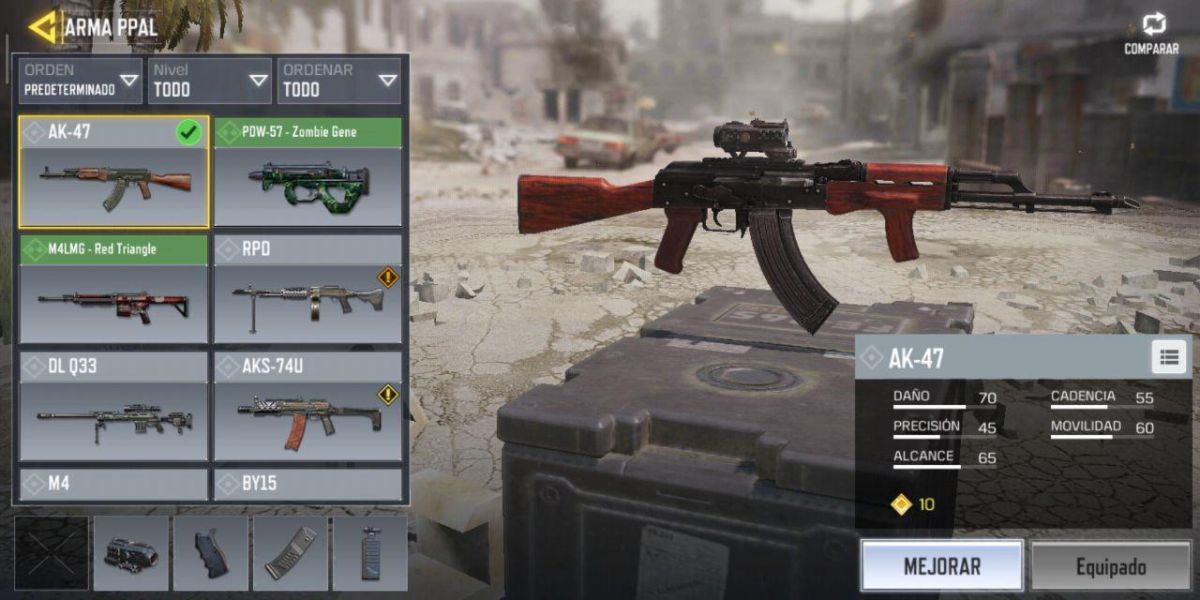Image resolution: width=1200 pixels, height=600 pixels.
Task: Select the empty crossed-out attachment slot
Action: pyautogui.click(x=51, y=553)
